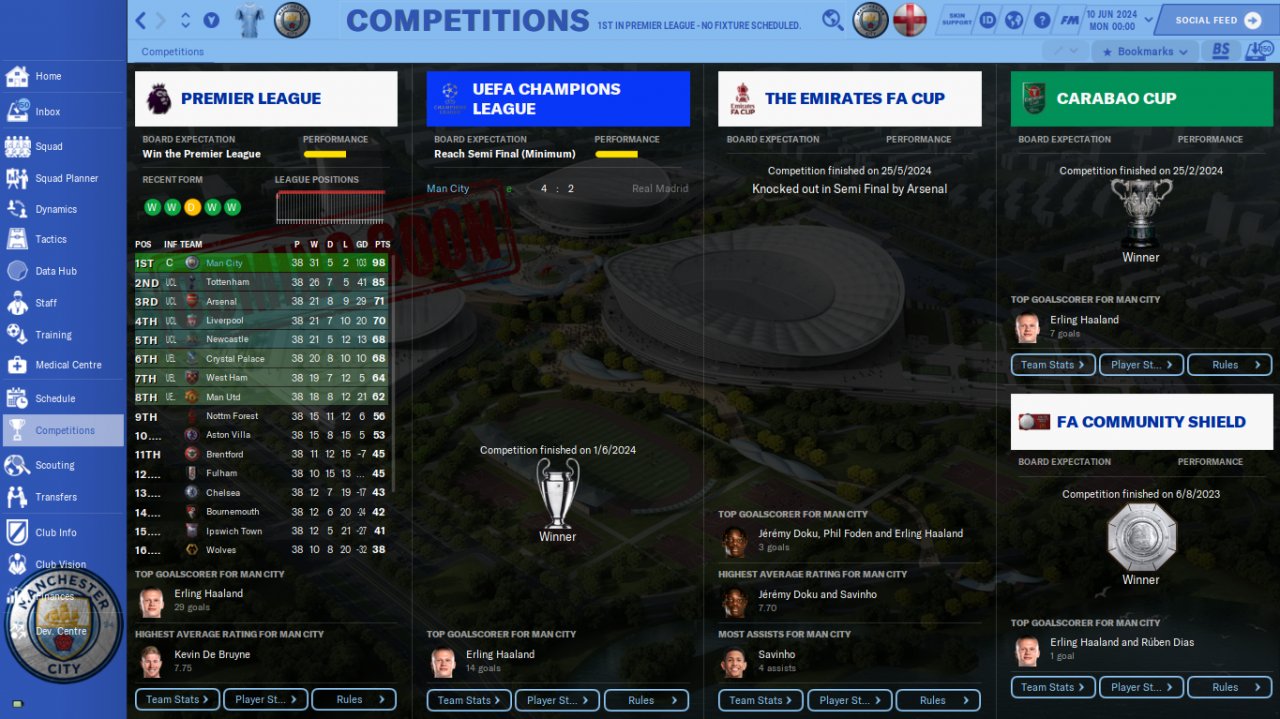Open Team Stats in the Carabao Cup panel
The height and width of the screenshot is (719, 1280).
click(x=1052, y=365)
